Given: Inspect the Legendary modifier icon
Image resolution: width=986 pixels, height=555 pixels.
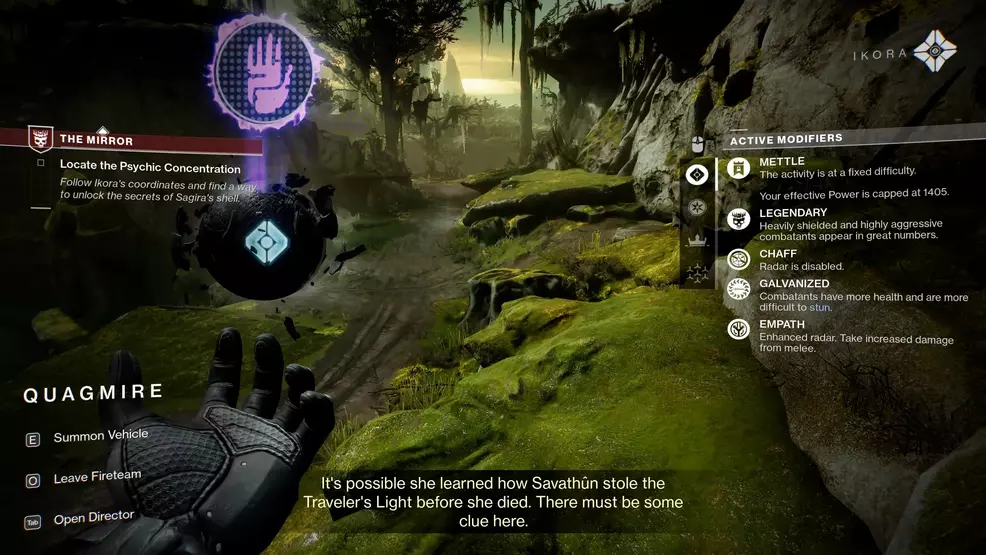Looking at the screenshot, I should [739, 220].
